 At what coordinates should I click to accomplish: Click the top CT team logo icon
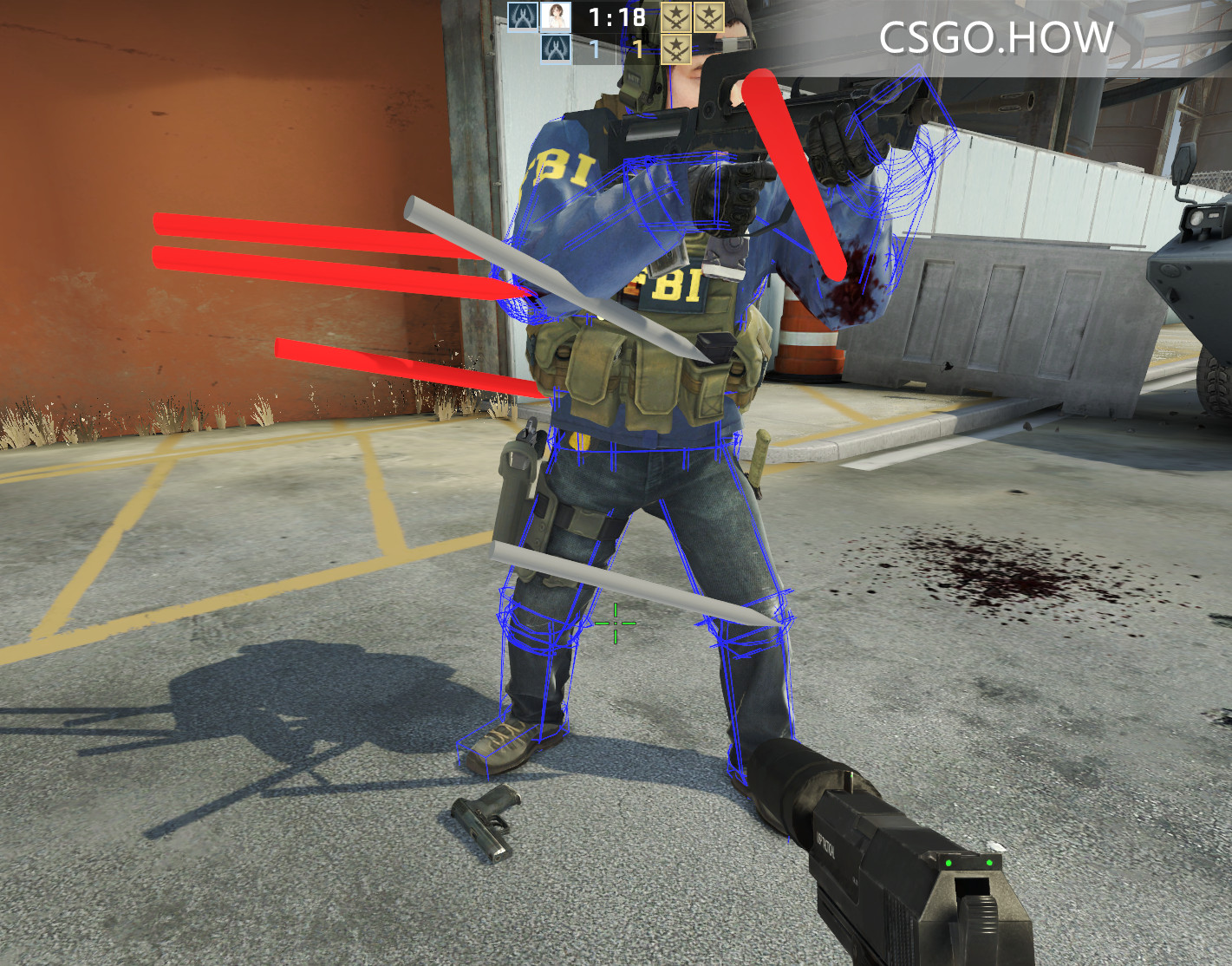(x=523, y=16)
